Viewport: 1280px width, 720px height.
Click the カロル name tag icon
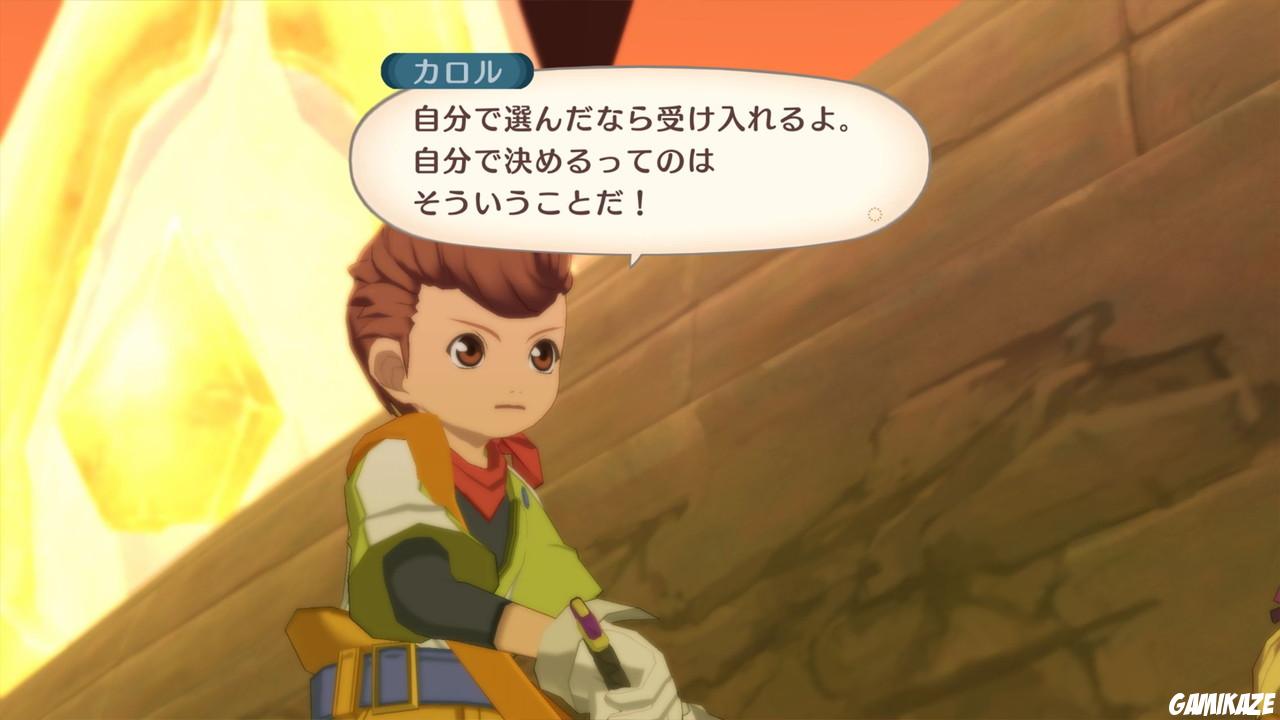click(x=459, y=68)
